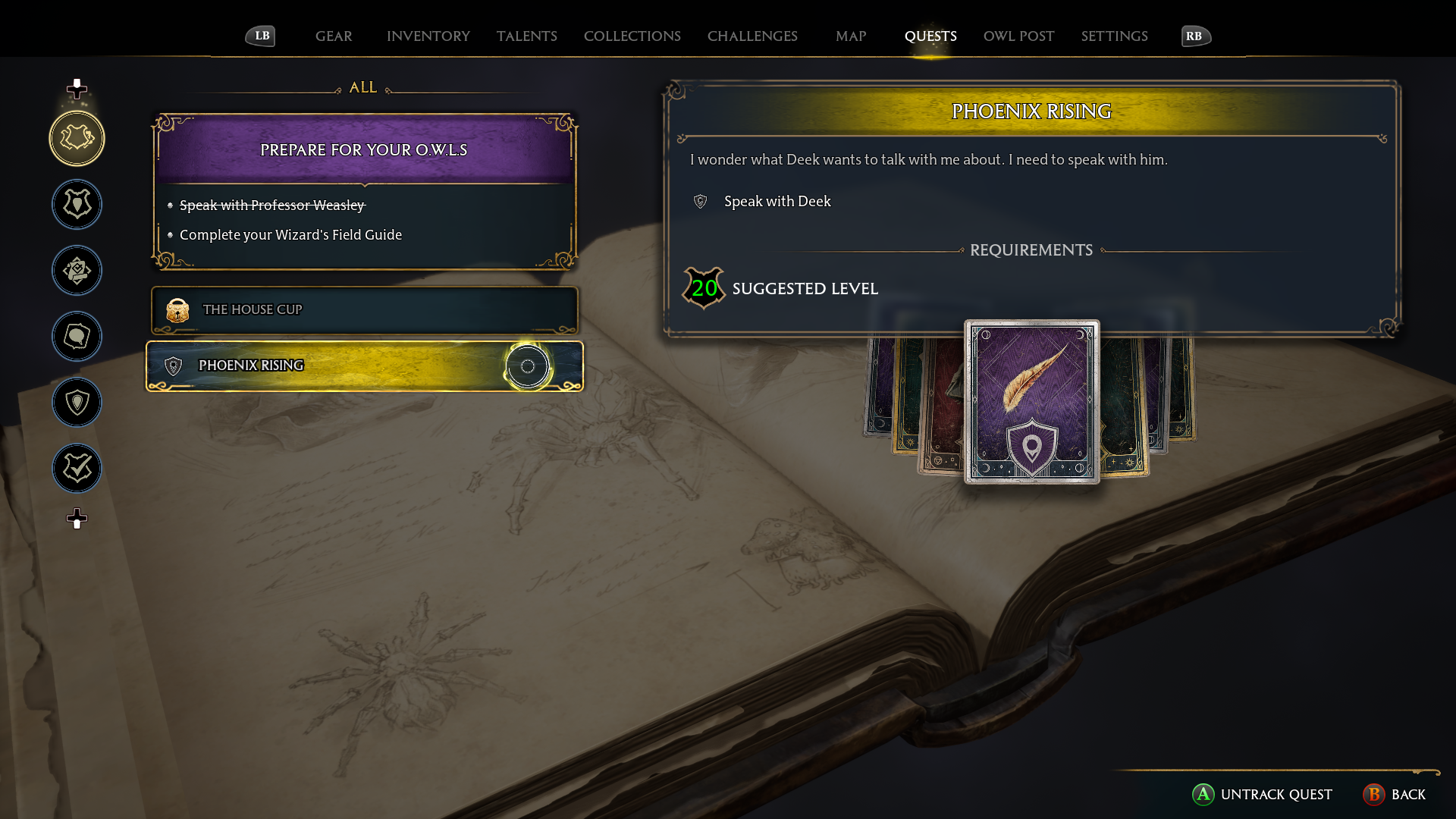This screenshot has width=1456, height=819.
Task: Toggle completion of Speak with Professor Weasley objective
Action: pos(271,205)
